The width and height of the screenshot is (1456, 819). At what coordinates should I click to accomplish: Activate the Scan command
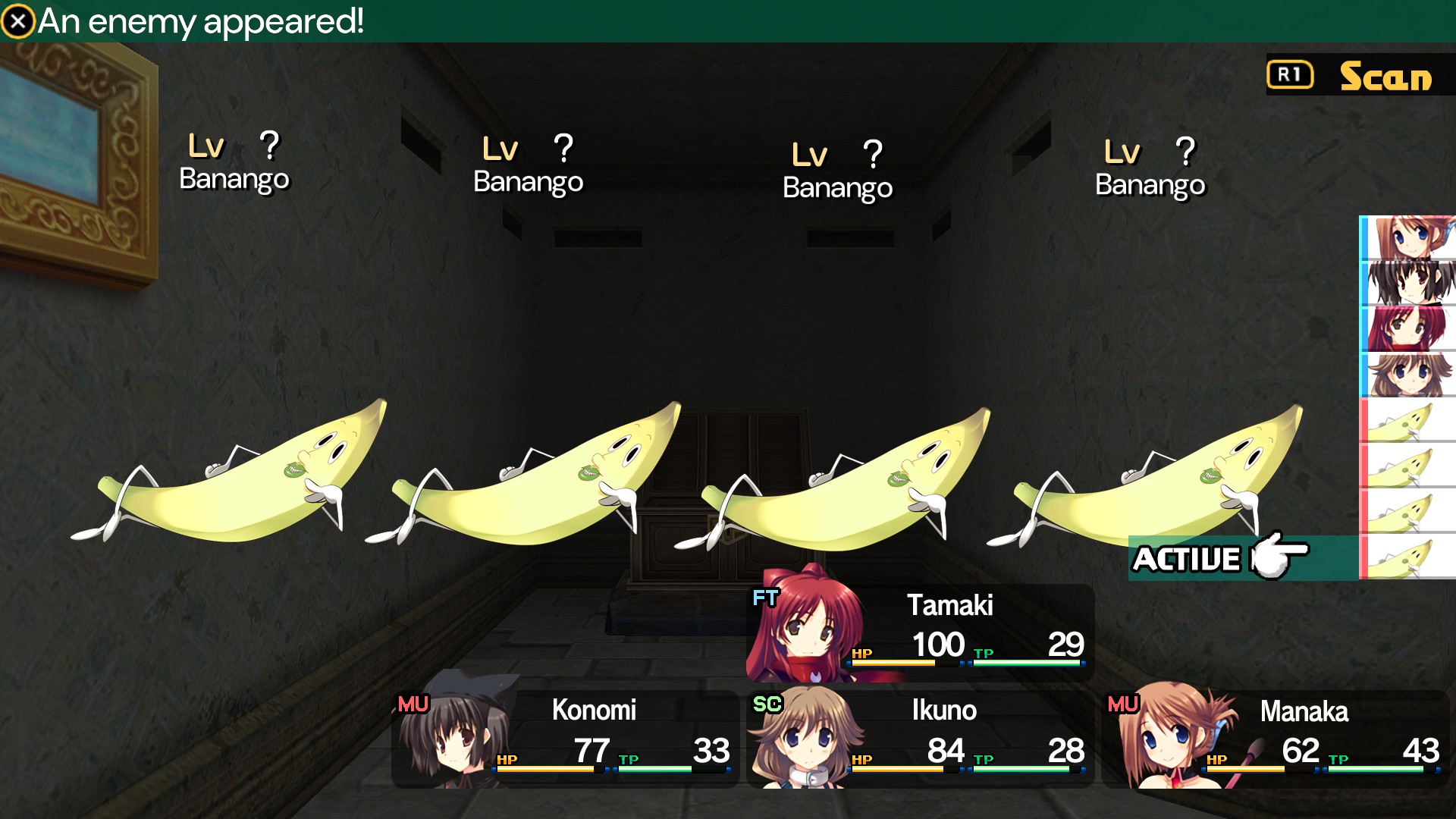coord(1359,76)
